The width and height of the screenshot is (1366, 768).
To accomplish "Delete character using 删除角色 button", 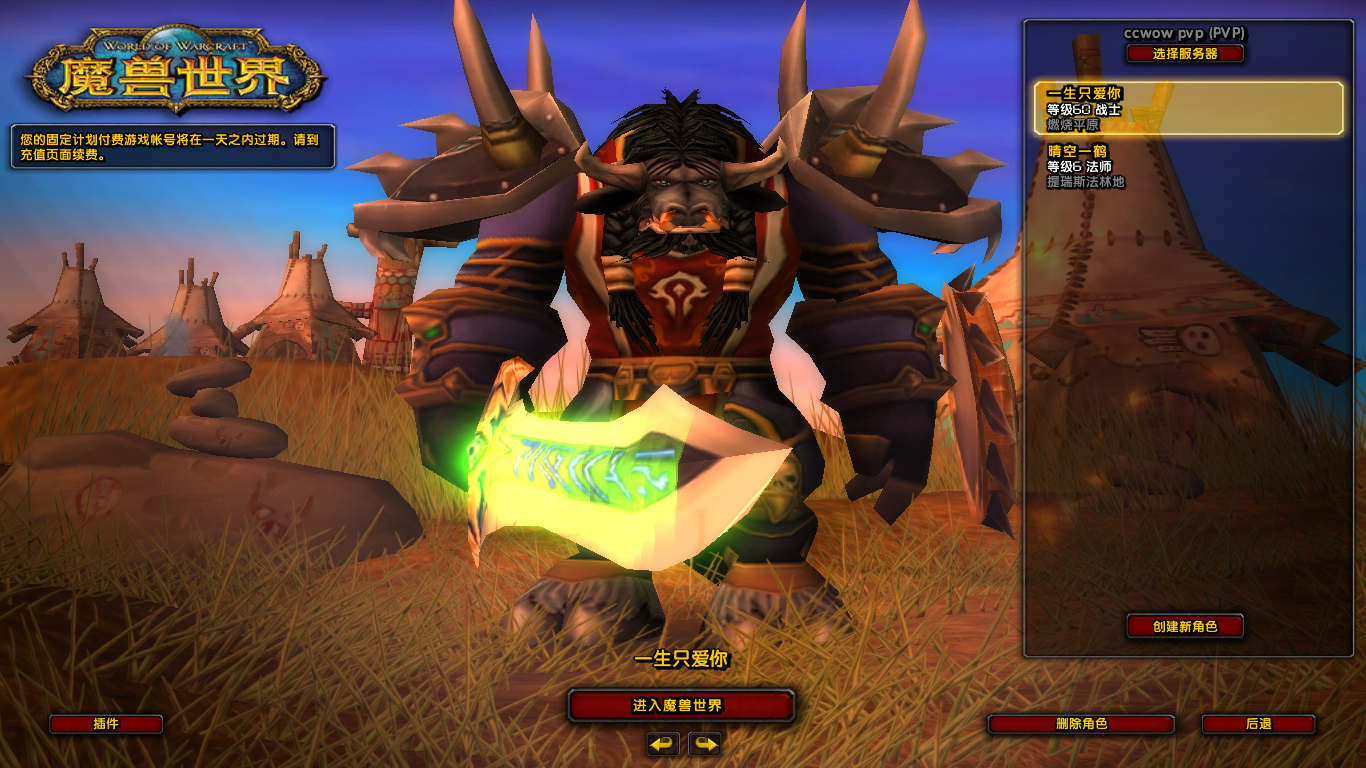I will pyautogui.click(x=1081, y=724).
